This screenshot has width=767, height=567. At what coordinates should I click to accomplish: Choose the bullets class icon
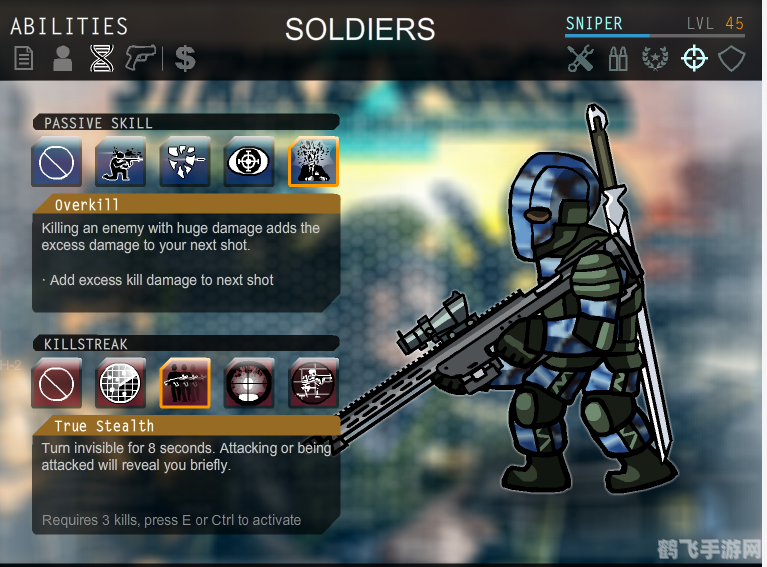618,59
